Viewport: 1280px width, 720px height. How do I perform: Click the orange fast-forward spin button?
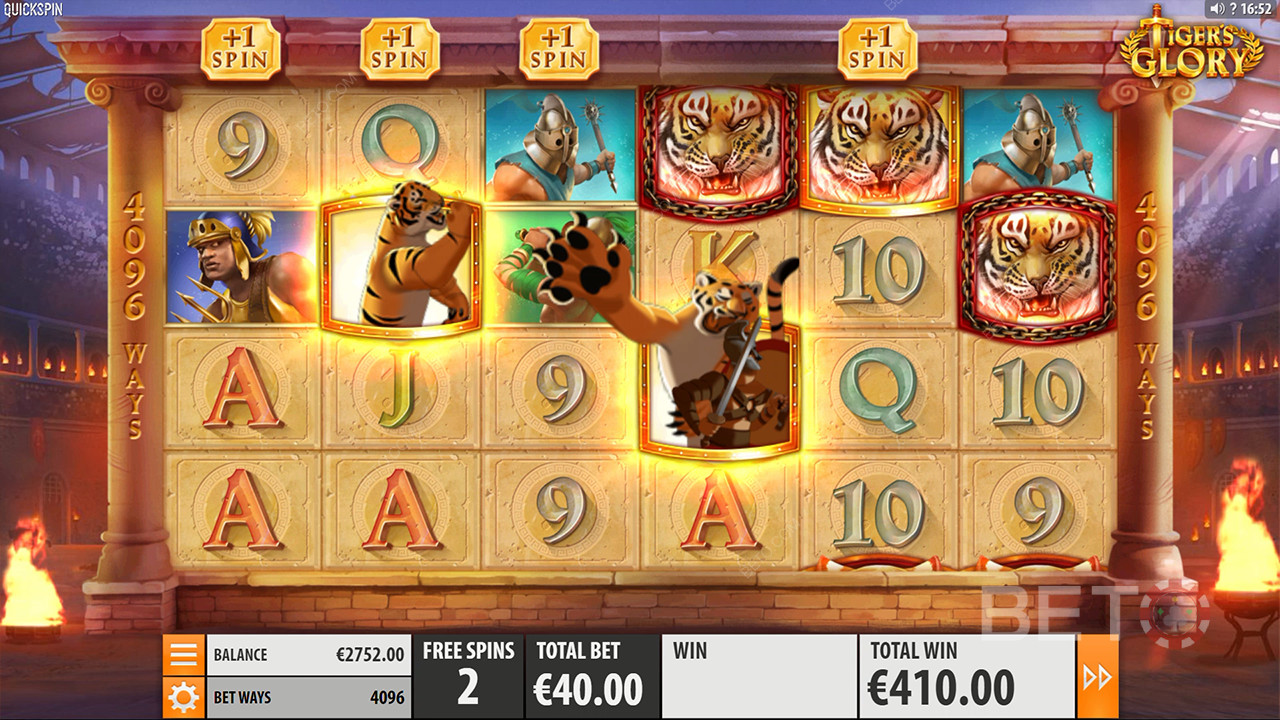1097,677
